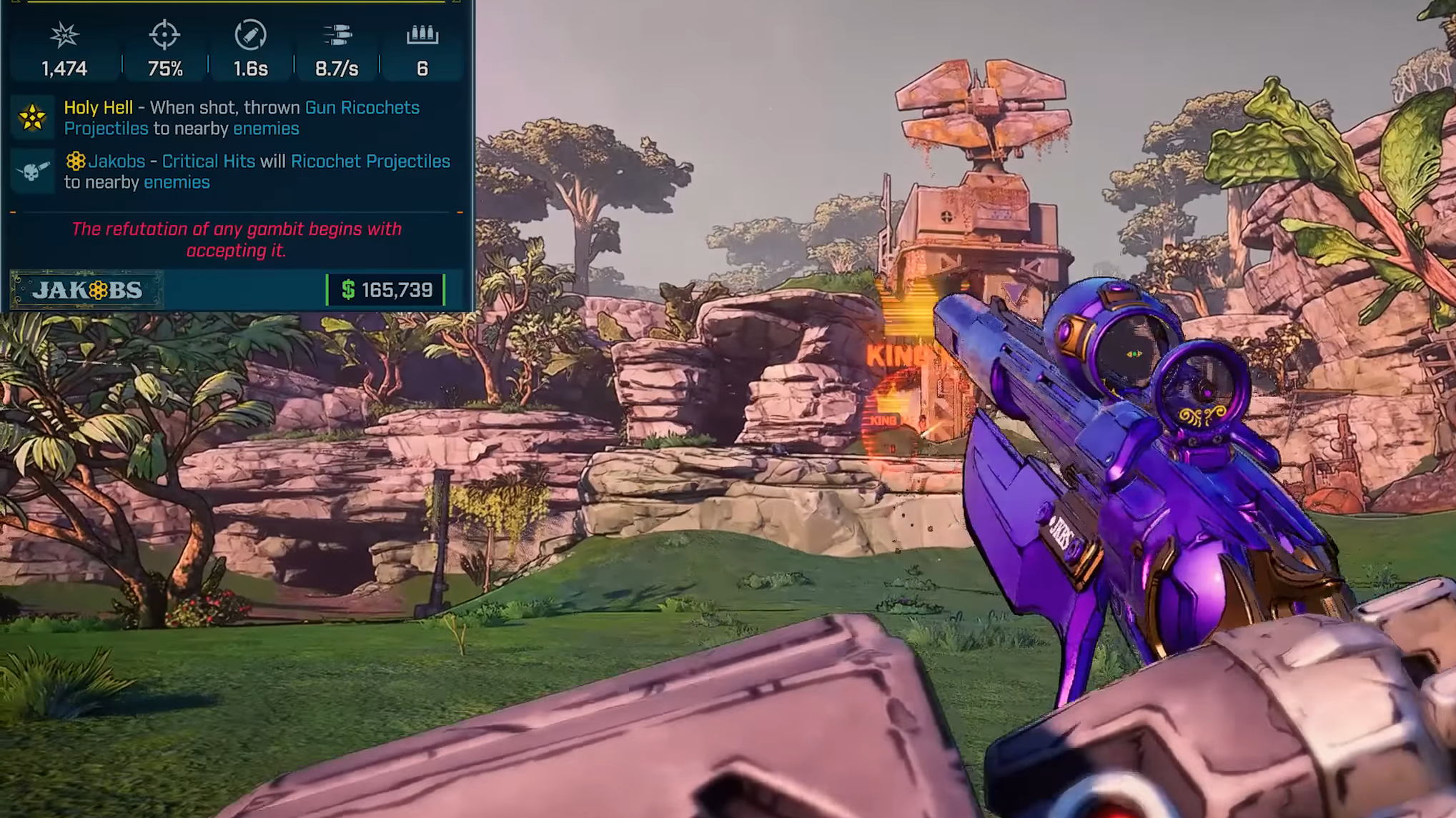
Task: Select the fire rate bullets icon
Action: [337, 34]
